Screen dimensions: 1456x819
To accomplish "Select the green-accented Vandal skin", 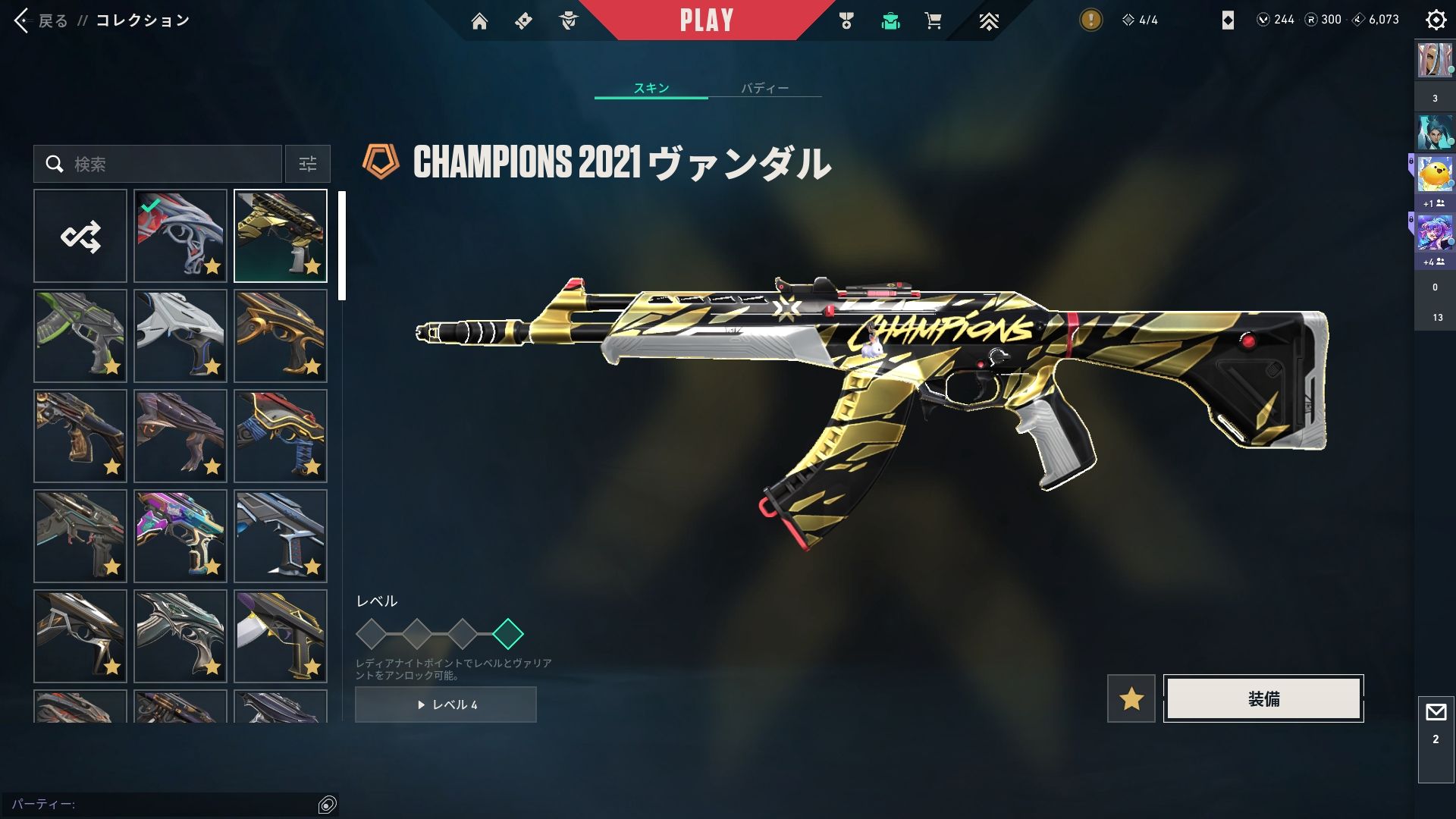I will (80, 336).
